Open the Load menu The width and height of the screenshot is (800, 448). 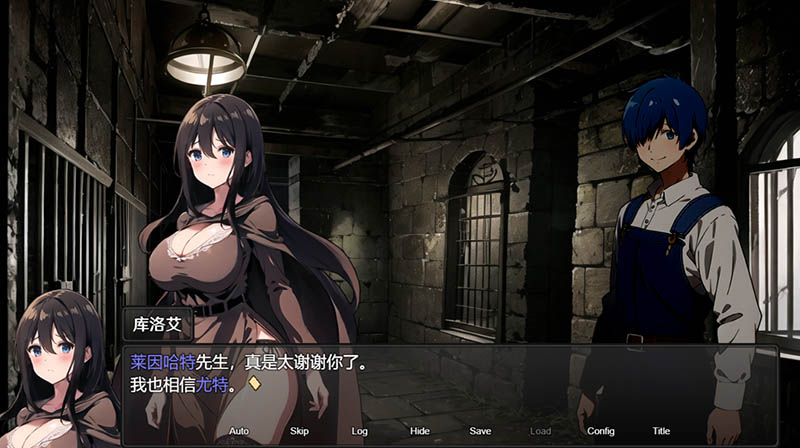(x=540, y=430)
